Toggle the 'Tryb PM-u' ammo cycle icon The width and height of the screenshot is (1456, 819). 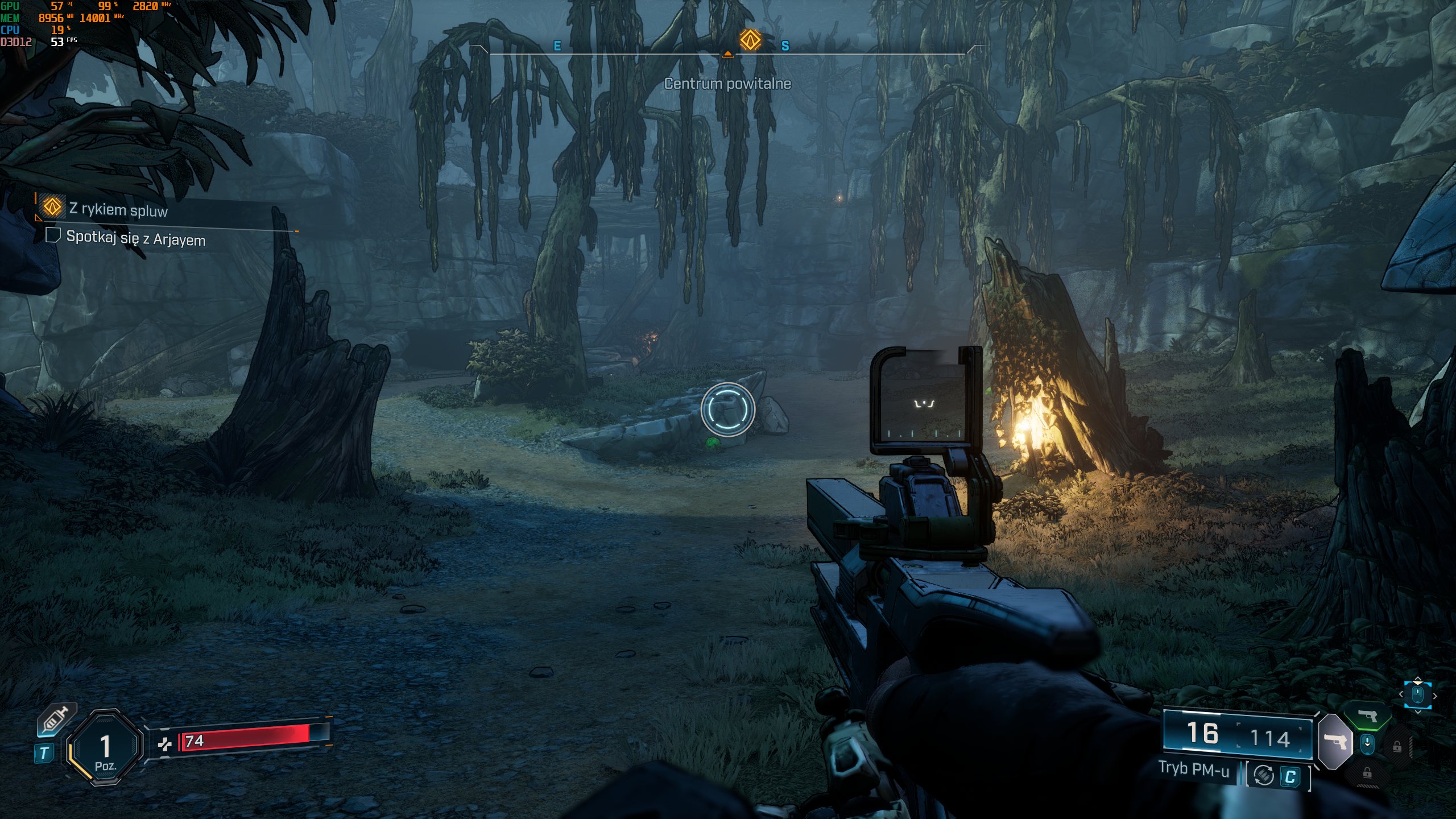tap(1264, 775)
